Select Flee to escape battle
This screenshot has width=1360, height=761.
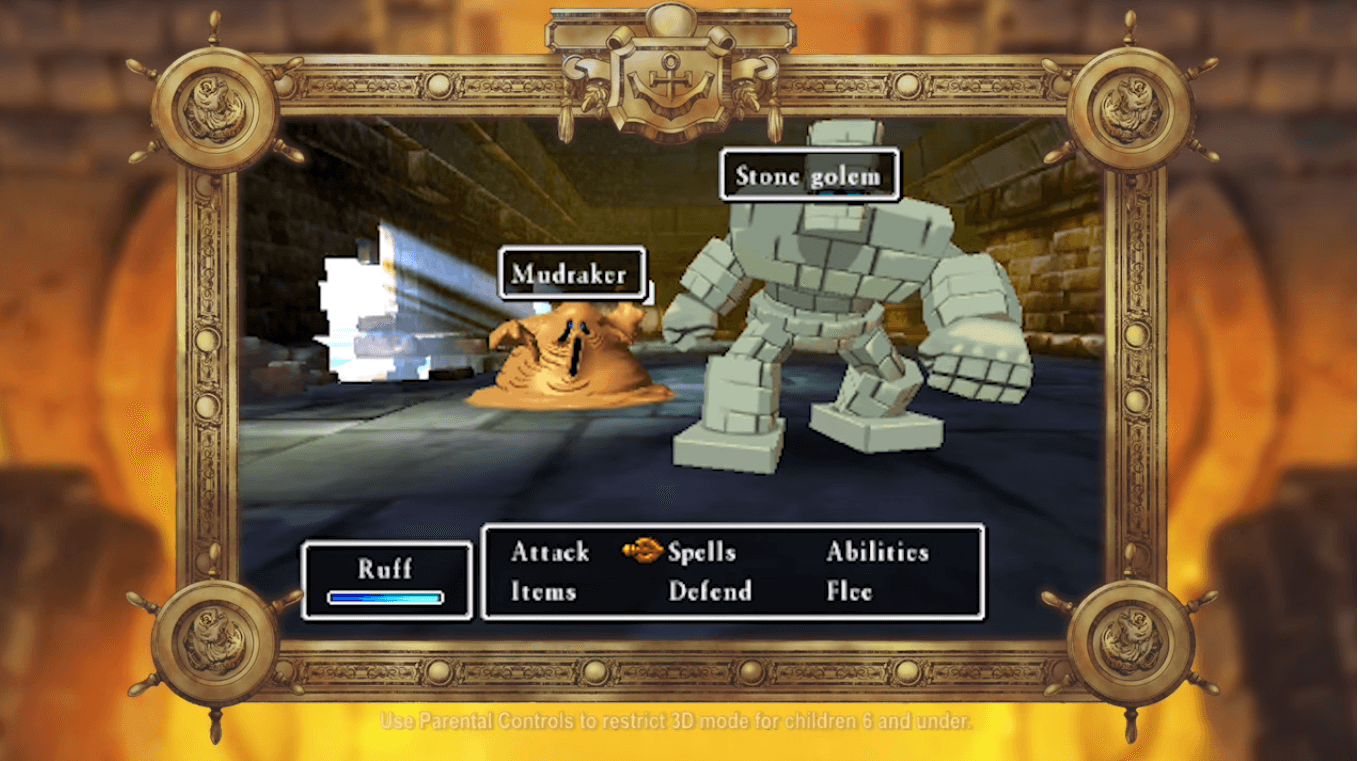849,592
